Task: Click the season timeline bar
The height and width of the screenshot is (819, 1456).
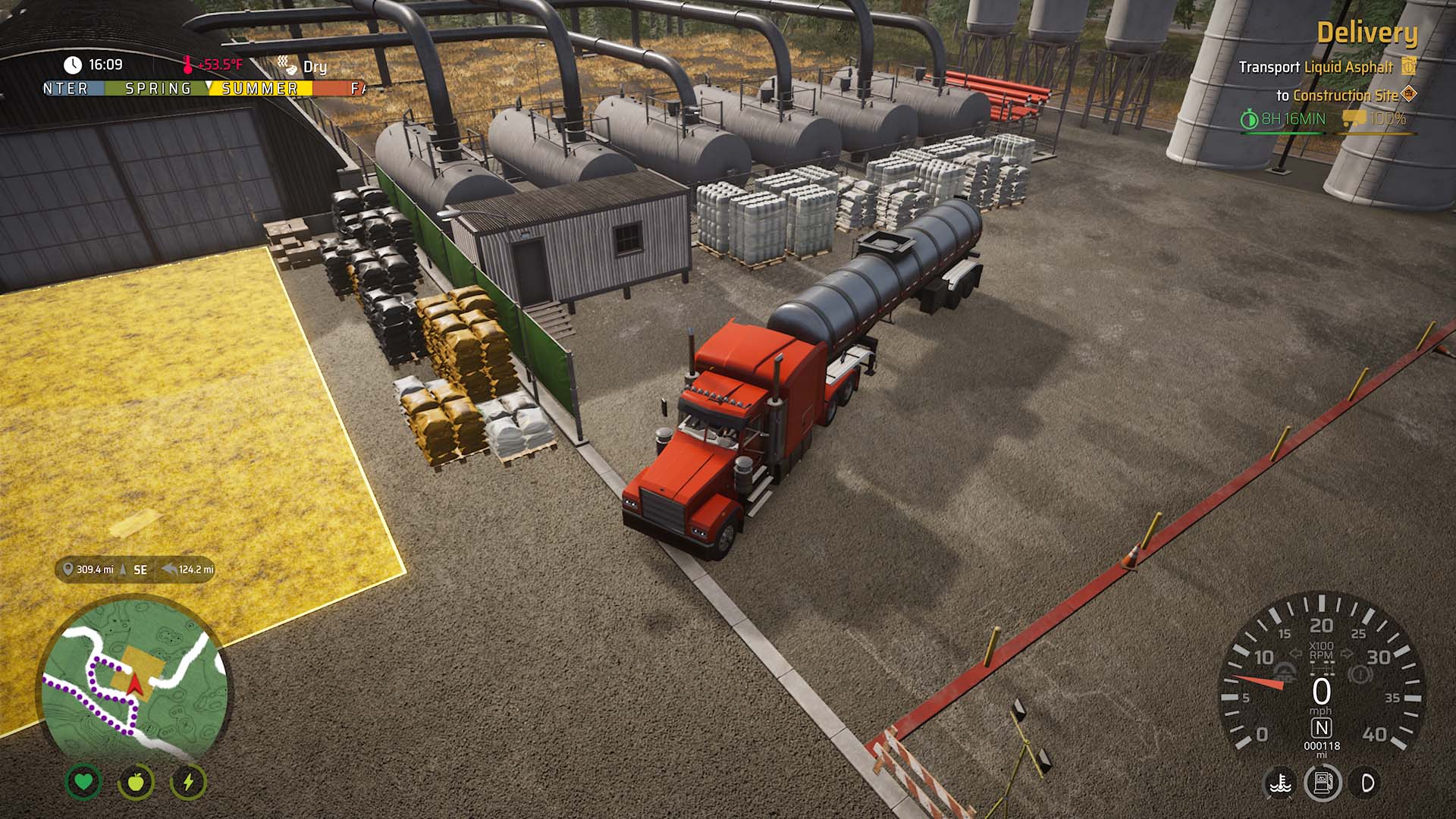Action: (x=203, y=89)
